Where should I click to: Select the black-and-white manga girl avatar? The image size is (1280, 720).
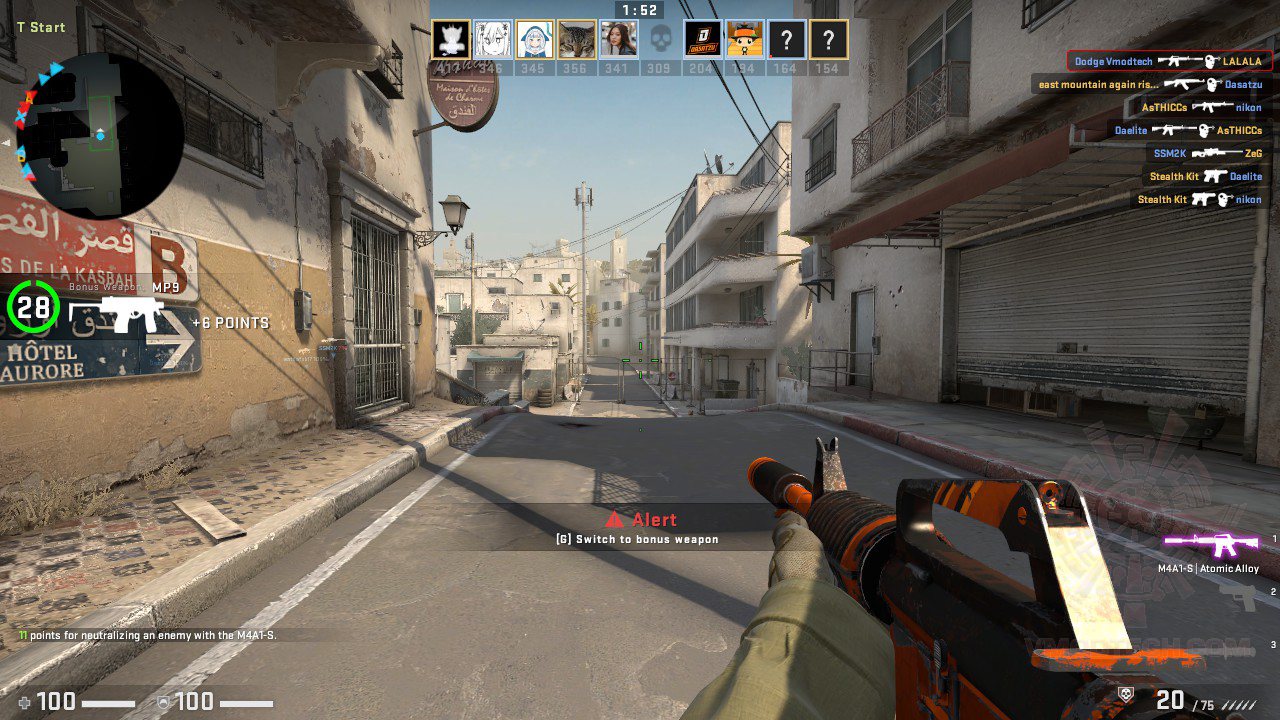click(x=493, y=40)
